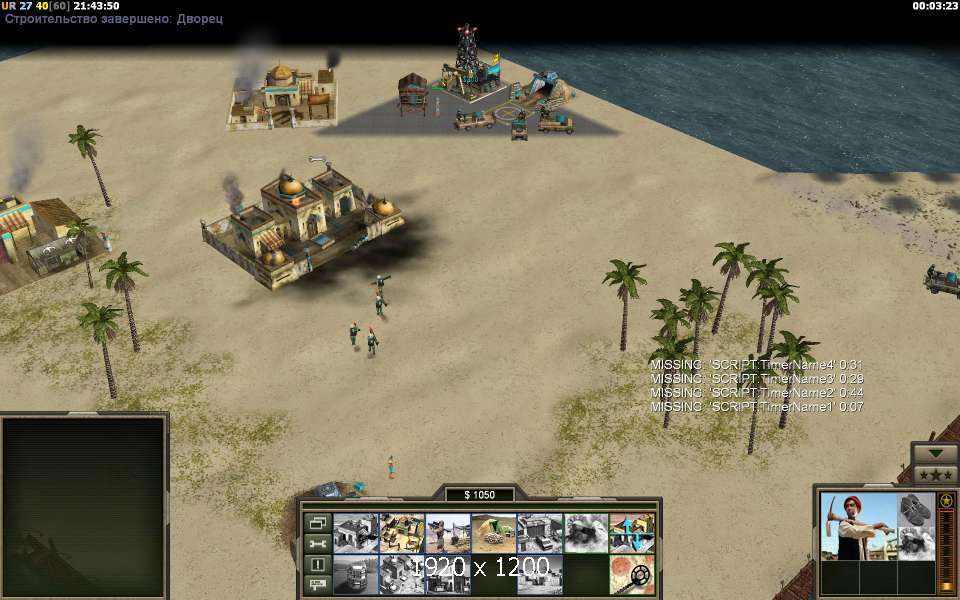The height and width of the screenshot is (600, 960).
Task: Build the rocket soldier defense site
Action: [448, 533]
